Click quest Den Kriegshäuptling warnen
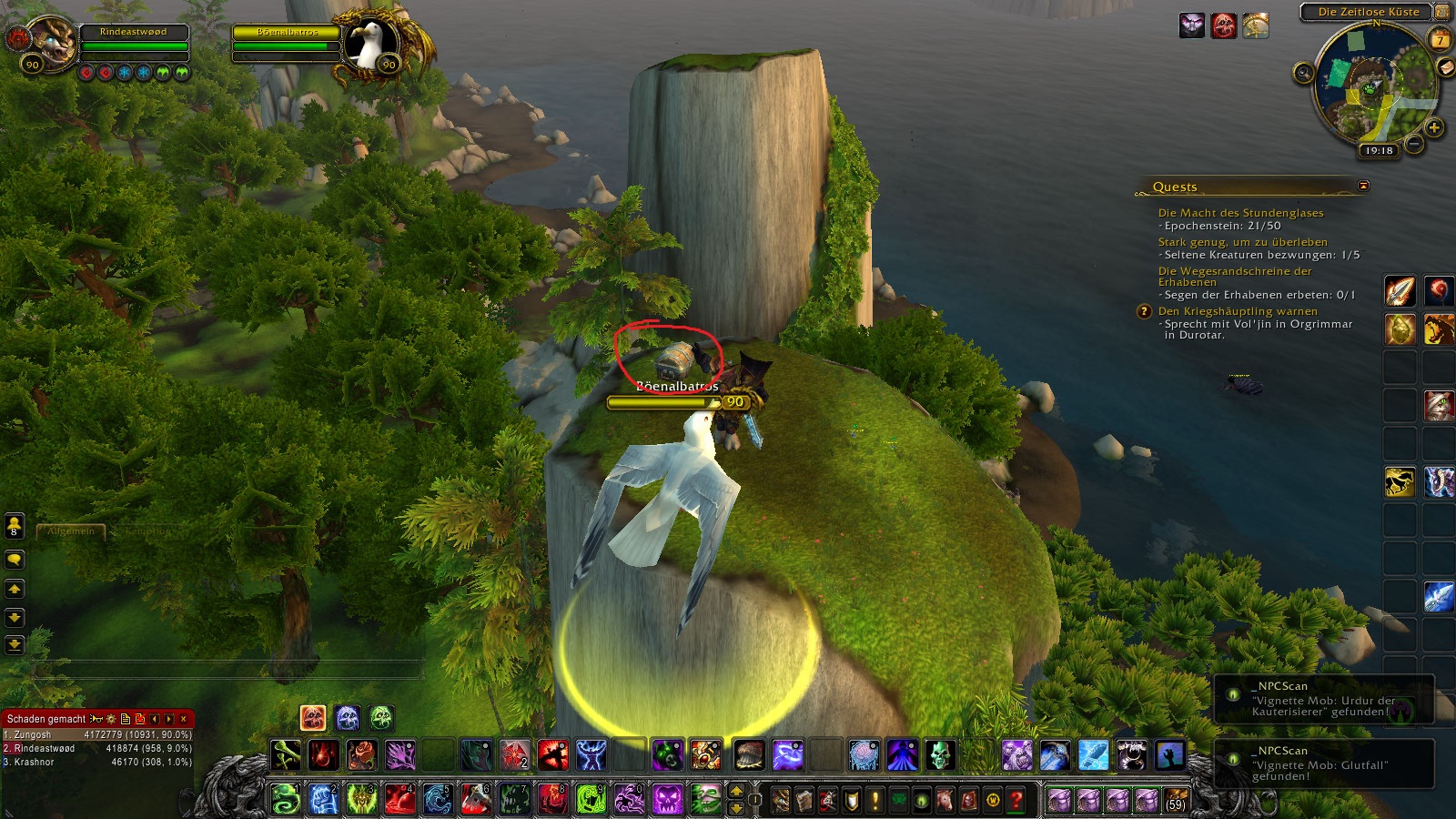1456x819 pixels. coord(1238,311)
